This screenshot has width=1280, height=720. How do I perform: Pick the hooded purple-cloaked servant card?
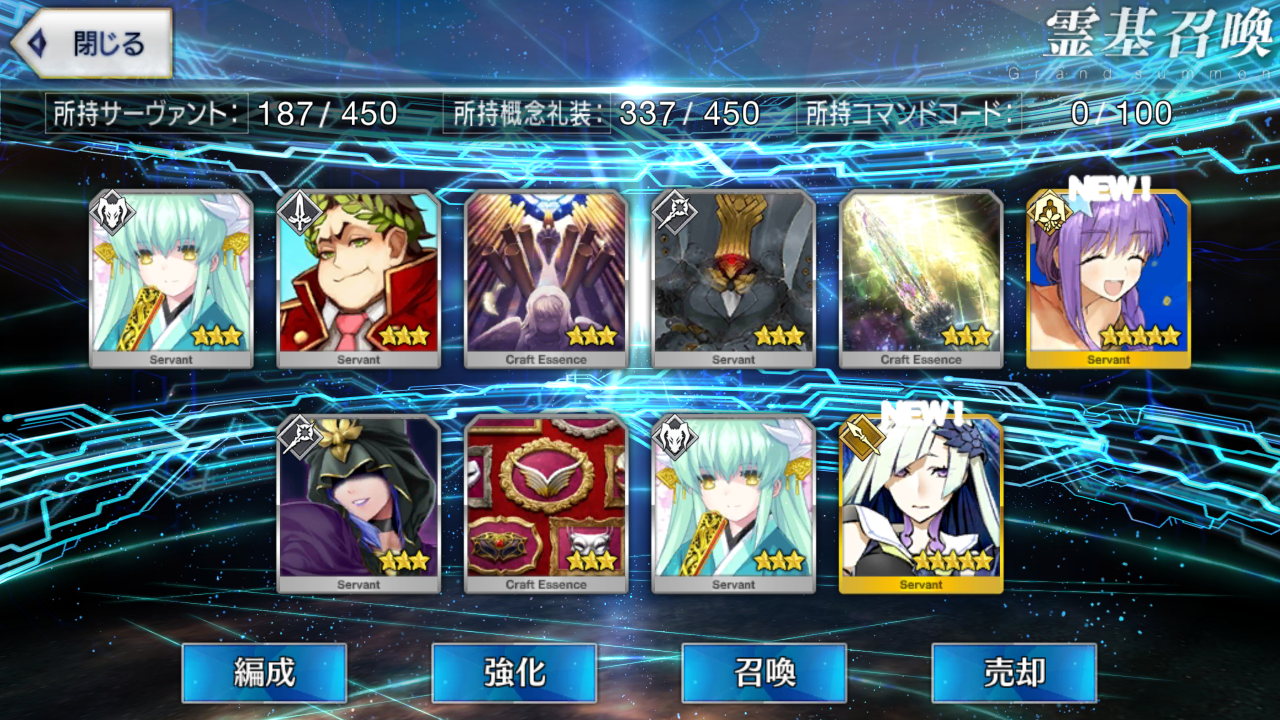coord(358,503)
